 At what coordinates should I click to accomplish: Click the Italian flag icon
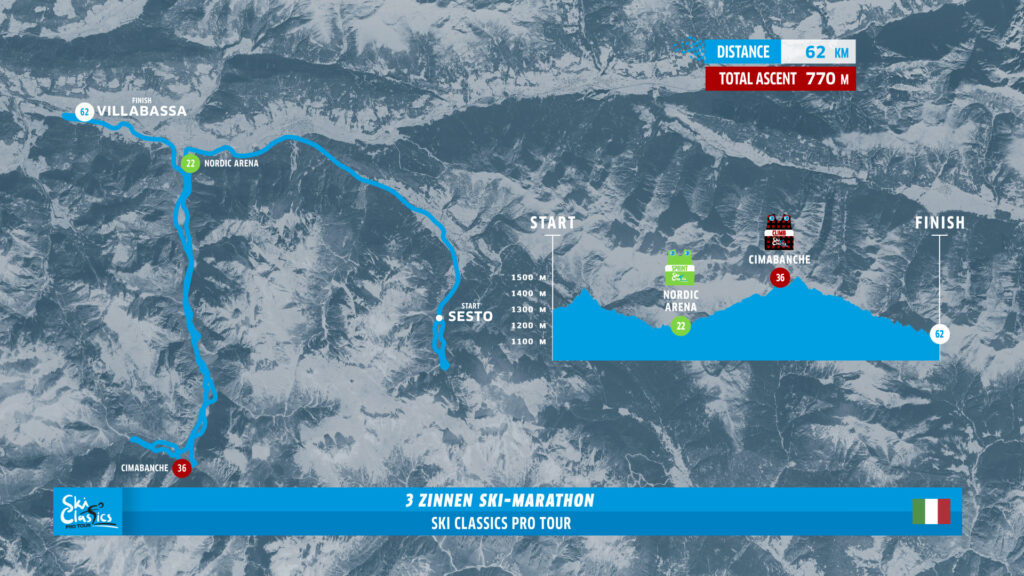[x=931, y=511]
